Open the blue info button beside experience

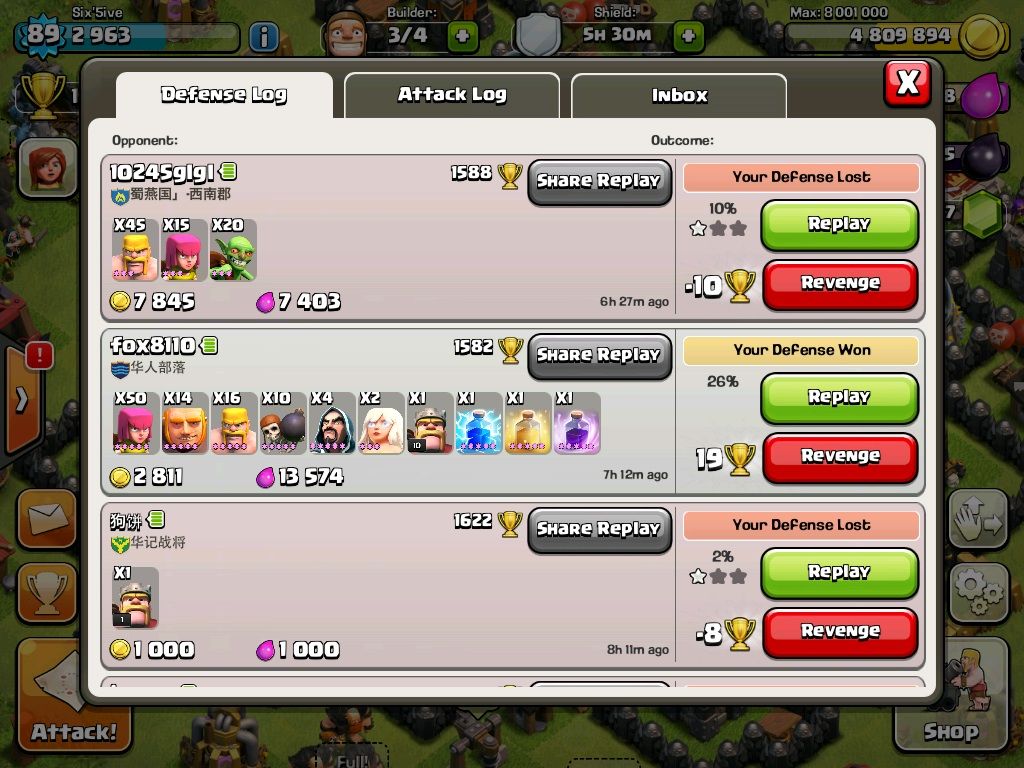coord(263,37)
